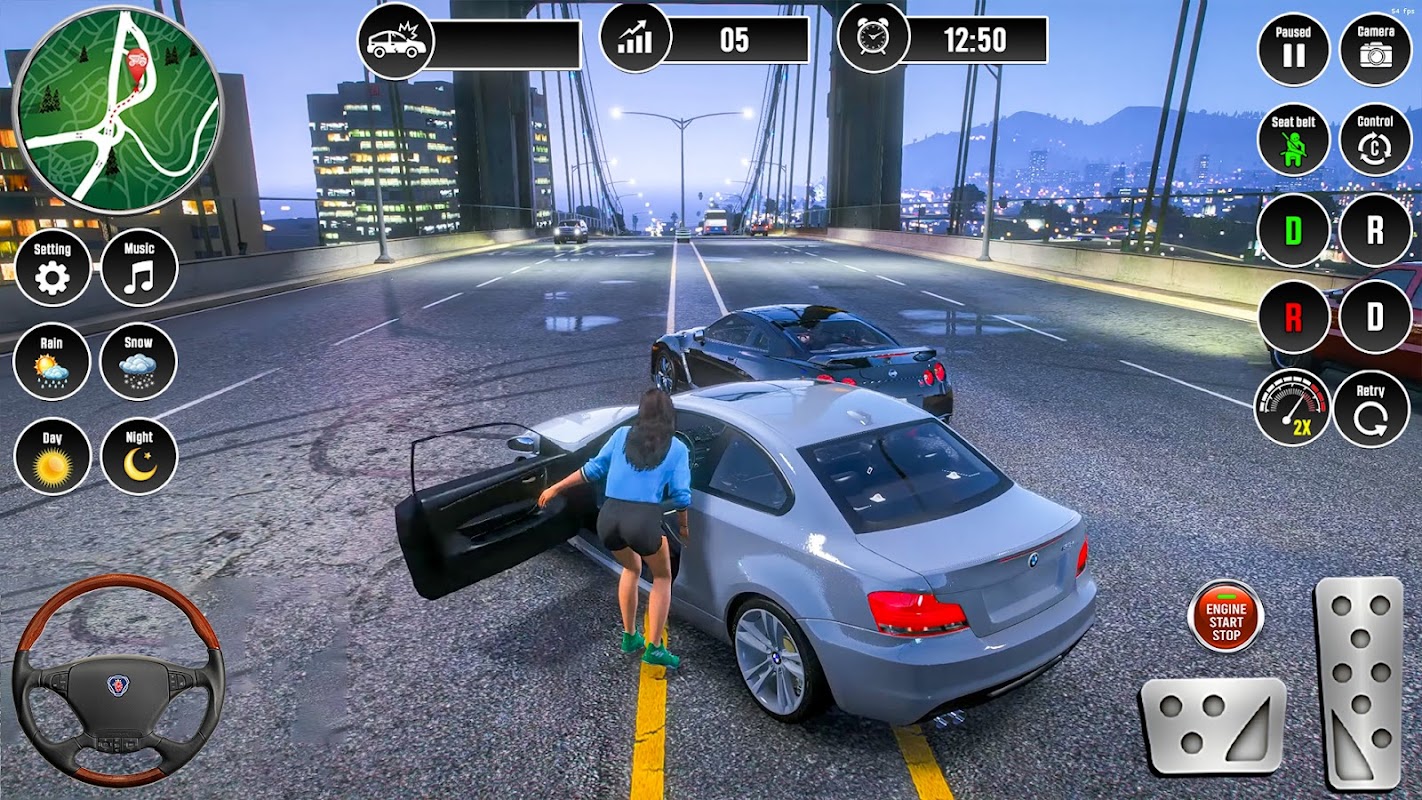Screen dimensions: 1422x800
Task: Turn on Snow weather
Action: coord(139,361)
